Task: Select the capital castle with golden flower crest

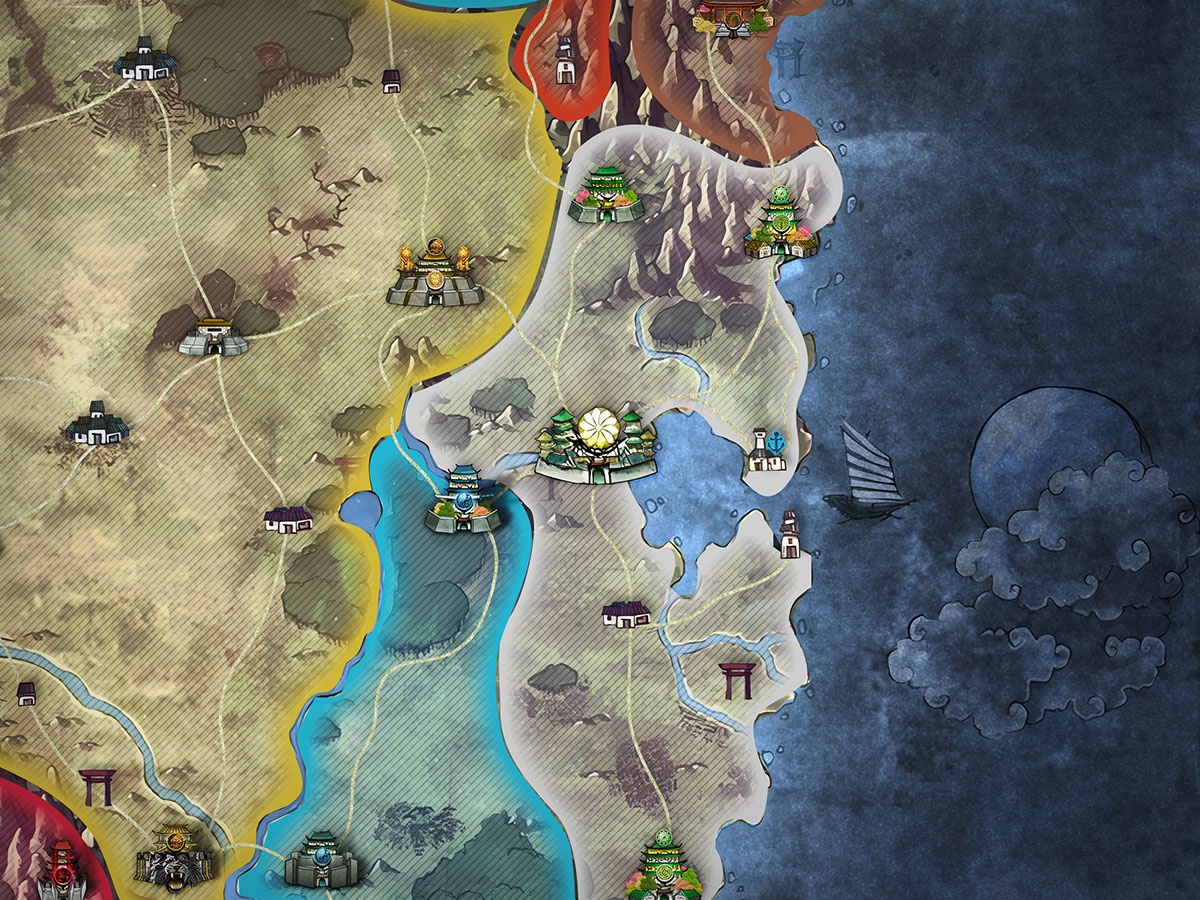Action: tap(599, 446)
